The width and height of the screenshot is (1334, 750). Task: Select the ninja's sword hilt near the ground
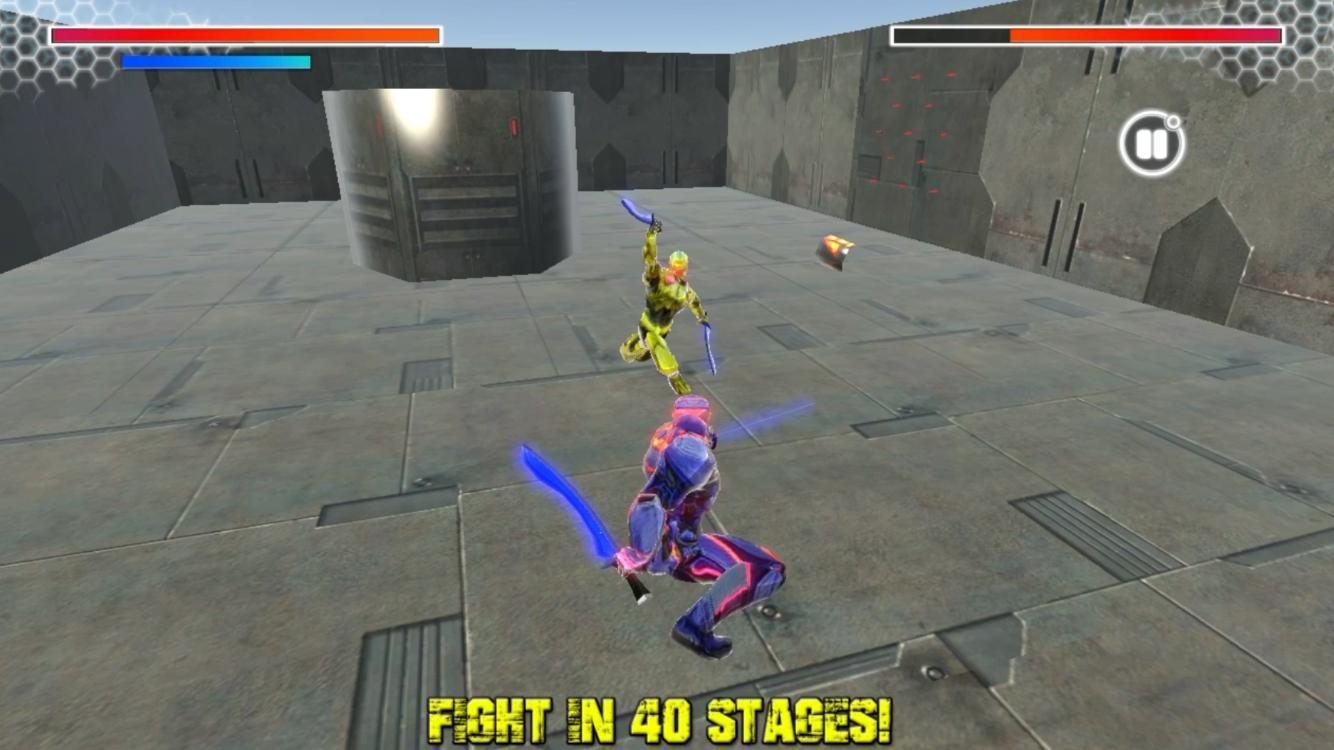pyautogui.click(x=635, y=590)
